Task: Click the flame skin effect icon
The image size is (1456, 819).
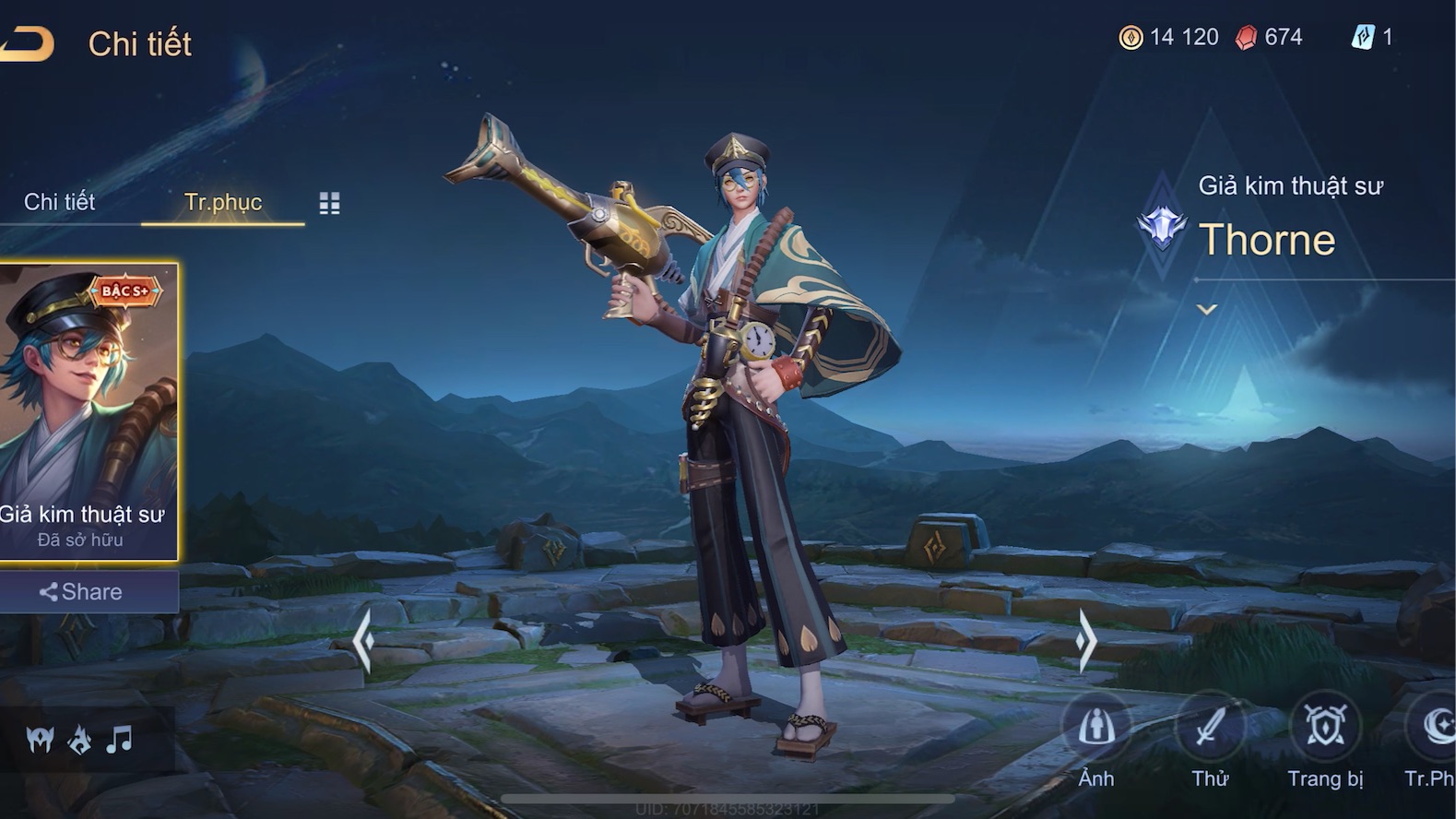Action: coord(80,739)
